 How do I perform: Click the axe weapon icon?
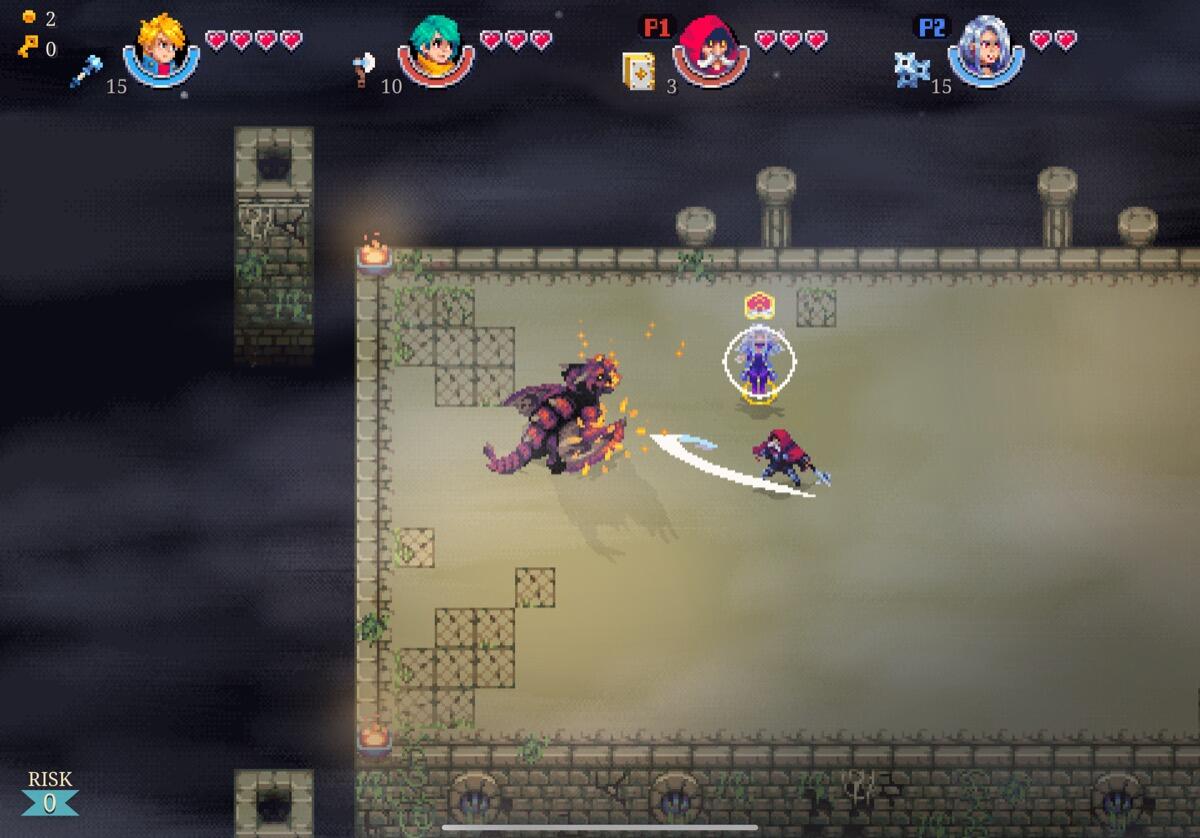pyautogui.click(x=364, y=69)
